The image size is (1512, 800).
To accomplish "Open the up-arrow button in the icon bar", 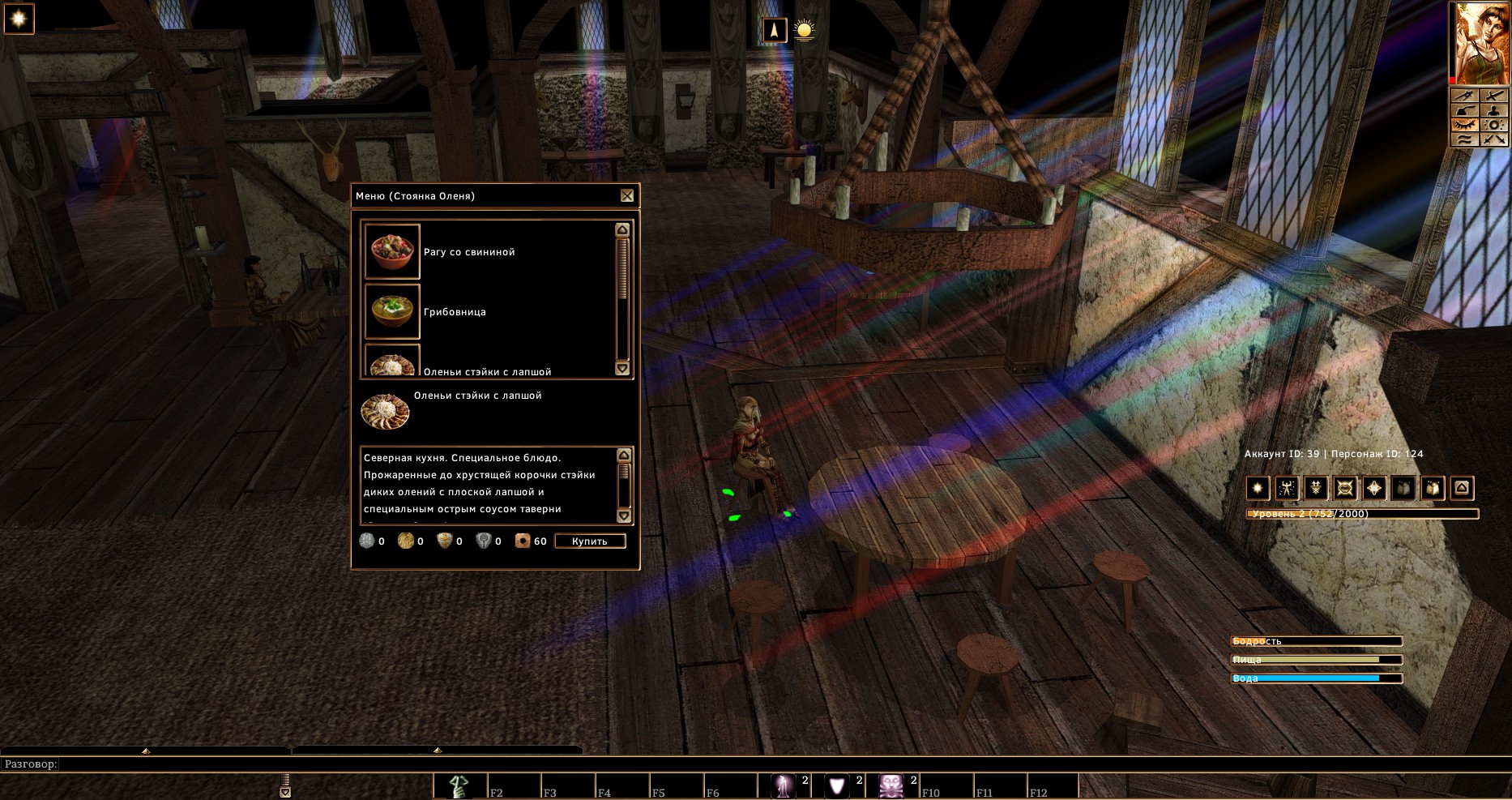I will tap(1462, 488).
